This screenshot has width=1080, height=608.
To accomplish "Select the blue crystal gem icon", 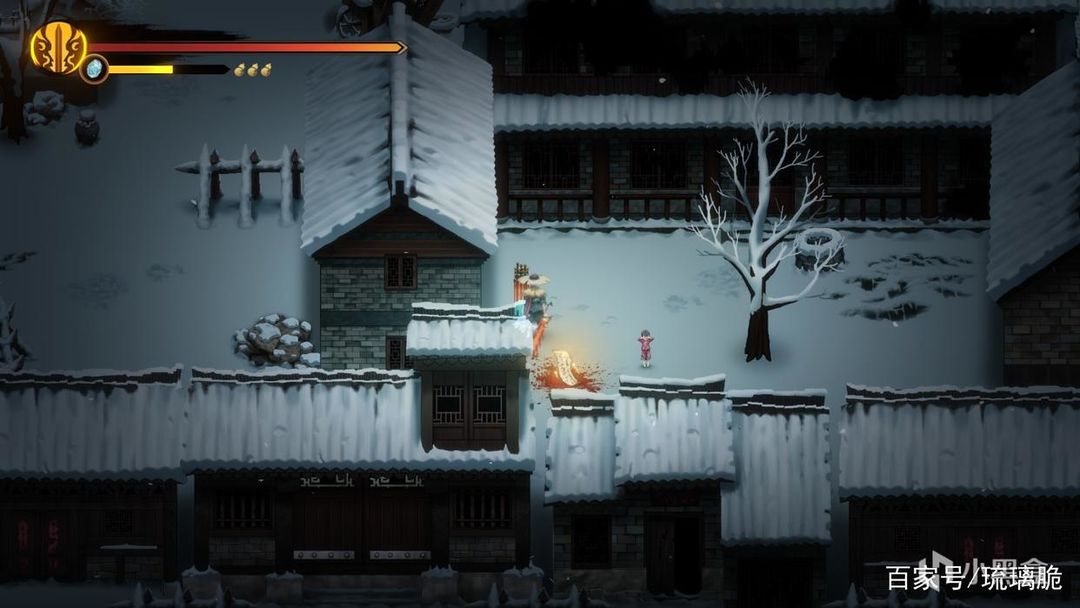I will pyautogui.click(x=94, y=69).
